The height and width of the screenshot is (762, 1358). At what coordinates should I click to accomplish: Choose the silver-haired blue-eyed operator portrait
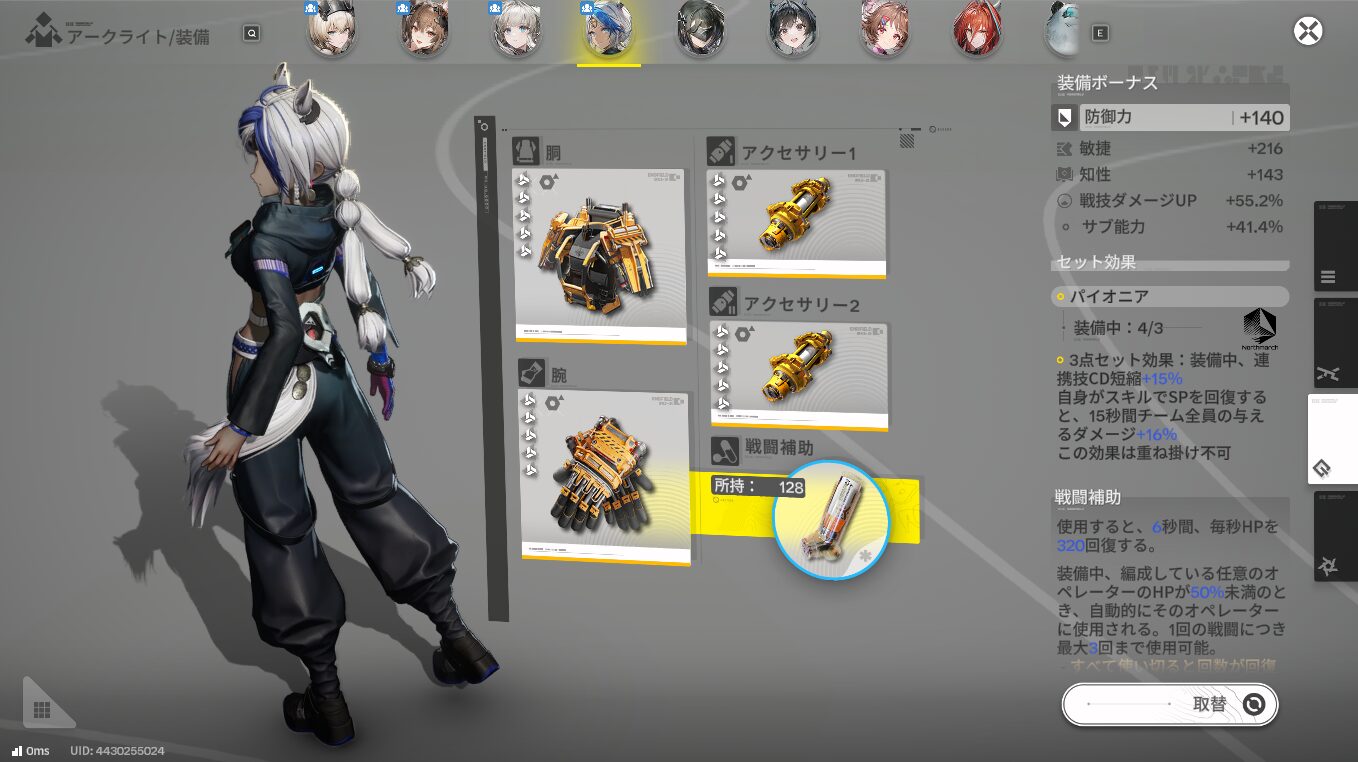click(516, 31)
